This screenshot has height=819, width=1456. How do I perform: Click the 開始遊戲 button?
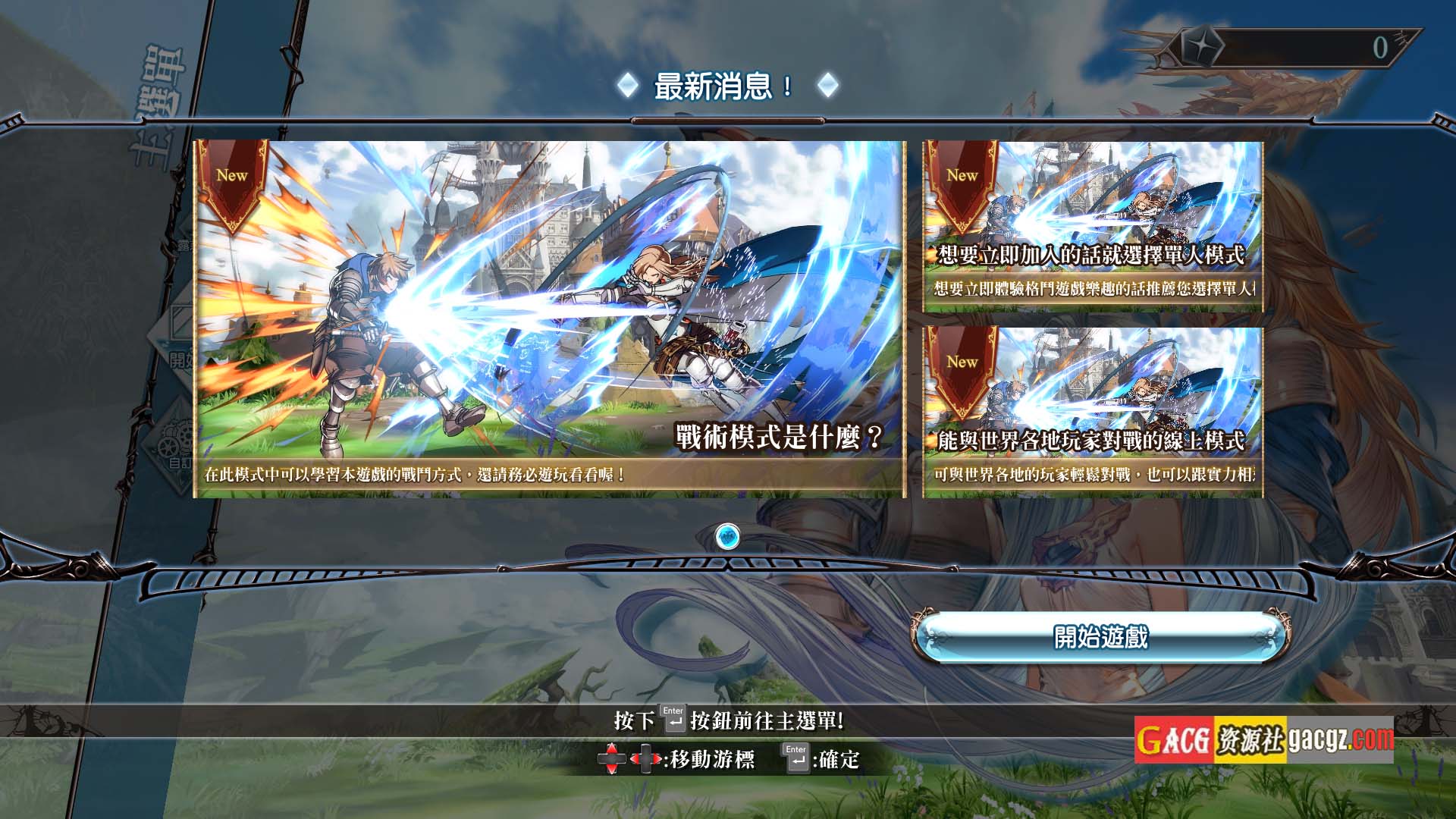pyautogui.click(x=1100, y=637)
